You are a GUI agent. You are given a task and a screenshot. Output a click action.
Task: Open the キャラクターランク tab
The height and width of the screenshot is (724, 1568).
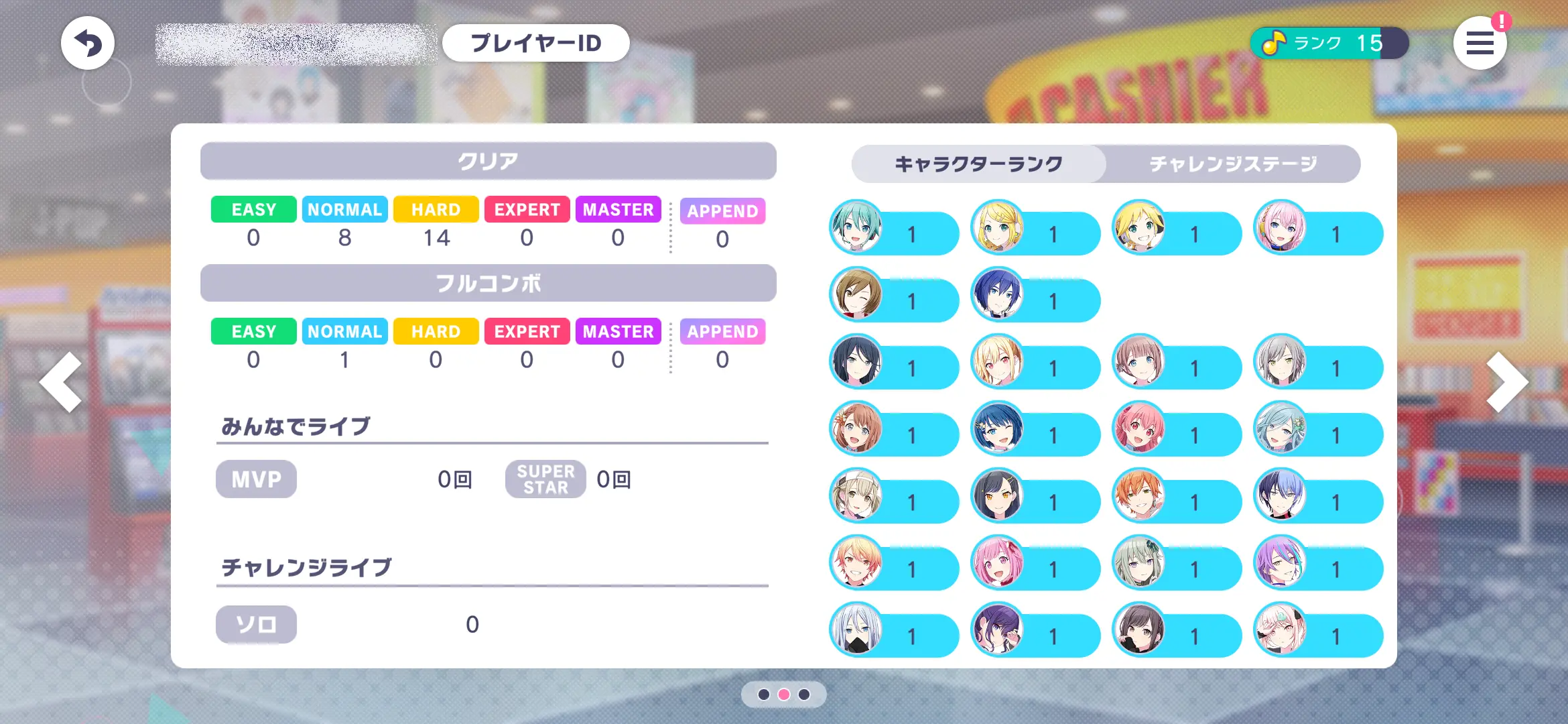[x=978, y=162]
